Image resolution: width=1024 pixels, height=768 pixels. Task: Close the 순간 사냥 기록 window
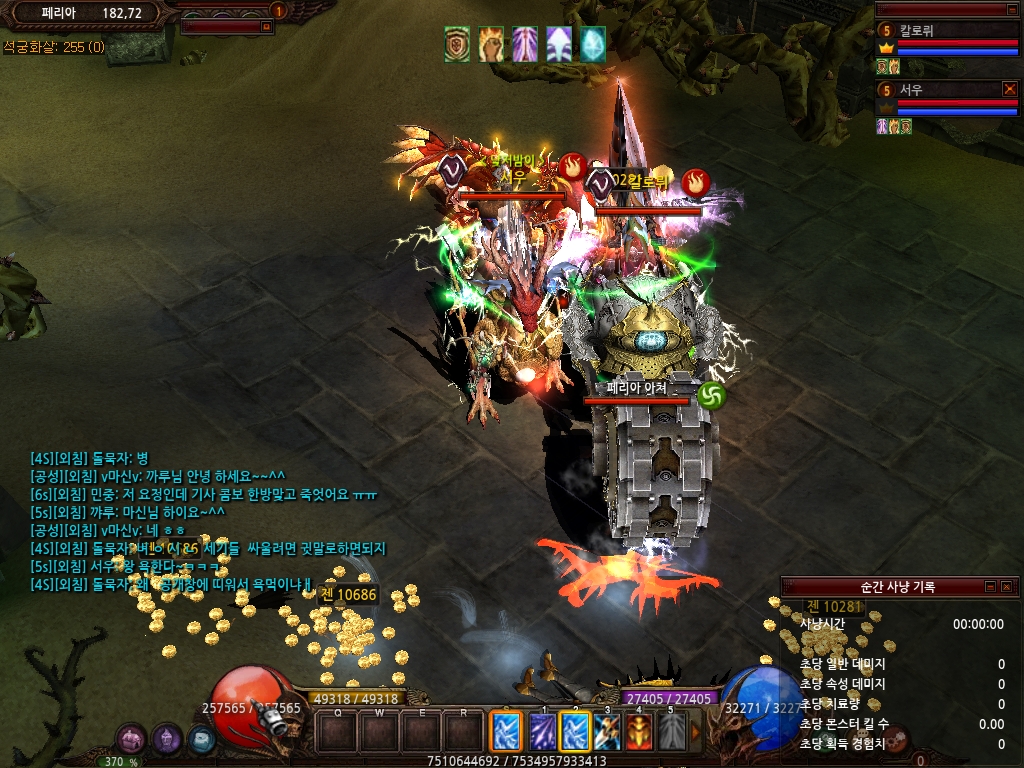click(x=1005, y=587)
